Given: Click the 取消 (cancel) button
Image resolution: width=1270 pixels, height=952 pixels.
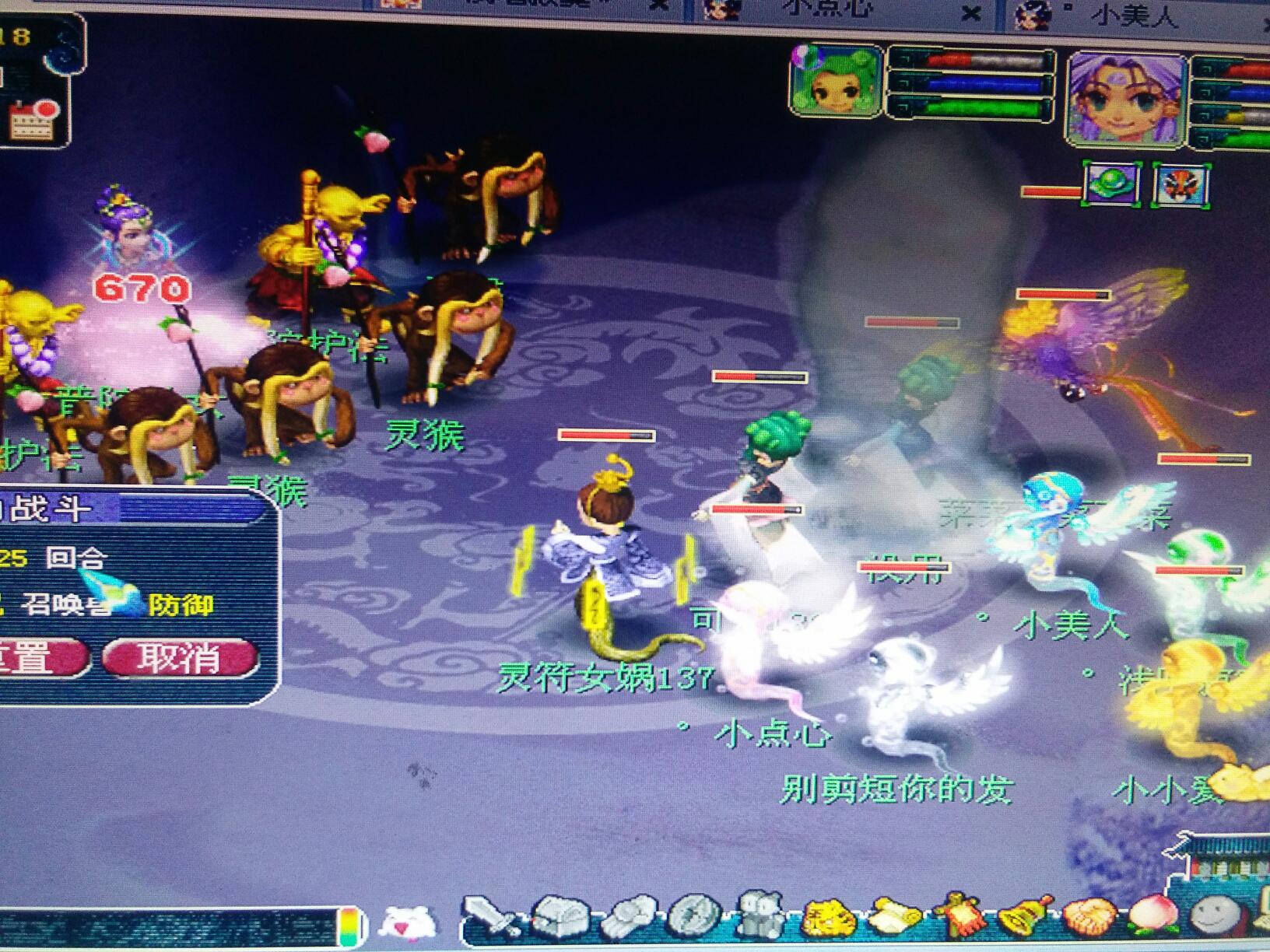Looking at the screenshot, I should tap(179, 658).
